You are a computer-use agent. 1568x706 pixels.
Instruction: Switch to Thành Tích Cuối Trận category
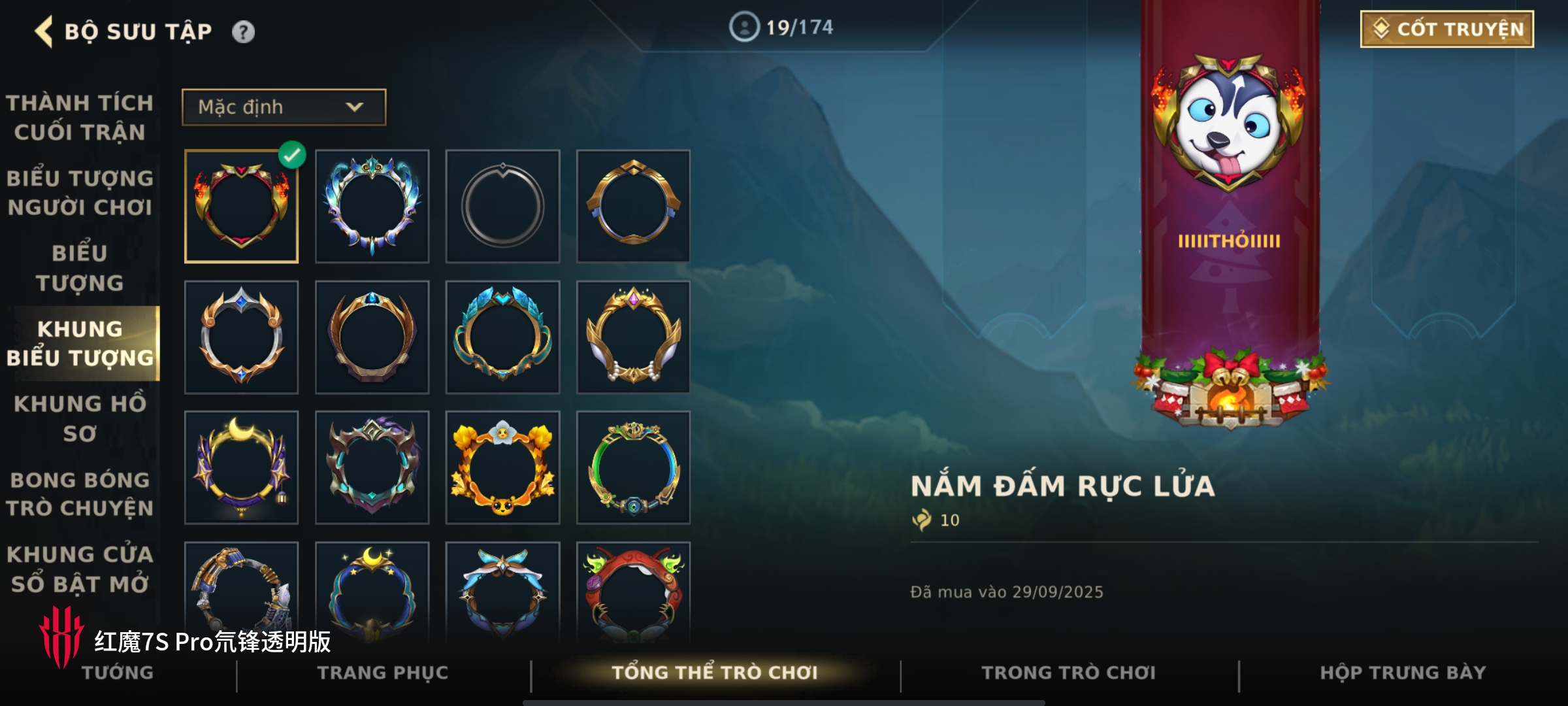pos(80,118)
